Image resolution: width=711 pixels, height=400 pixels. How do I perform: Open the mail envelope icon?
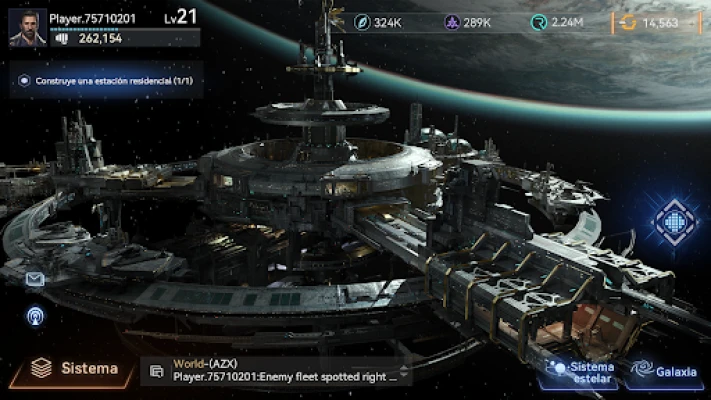pyautogui.click(x=35, y=280)
